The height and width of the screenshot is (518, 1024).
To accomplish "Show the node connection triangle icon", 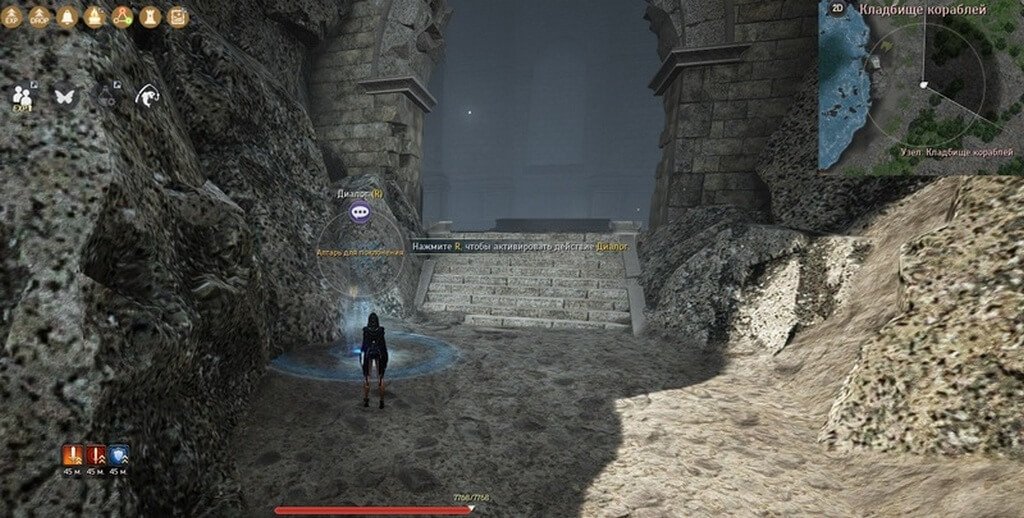I will (x=123, y=17).
